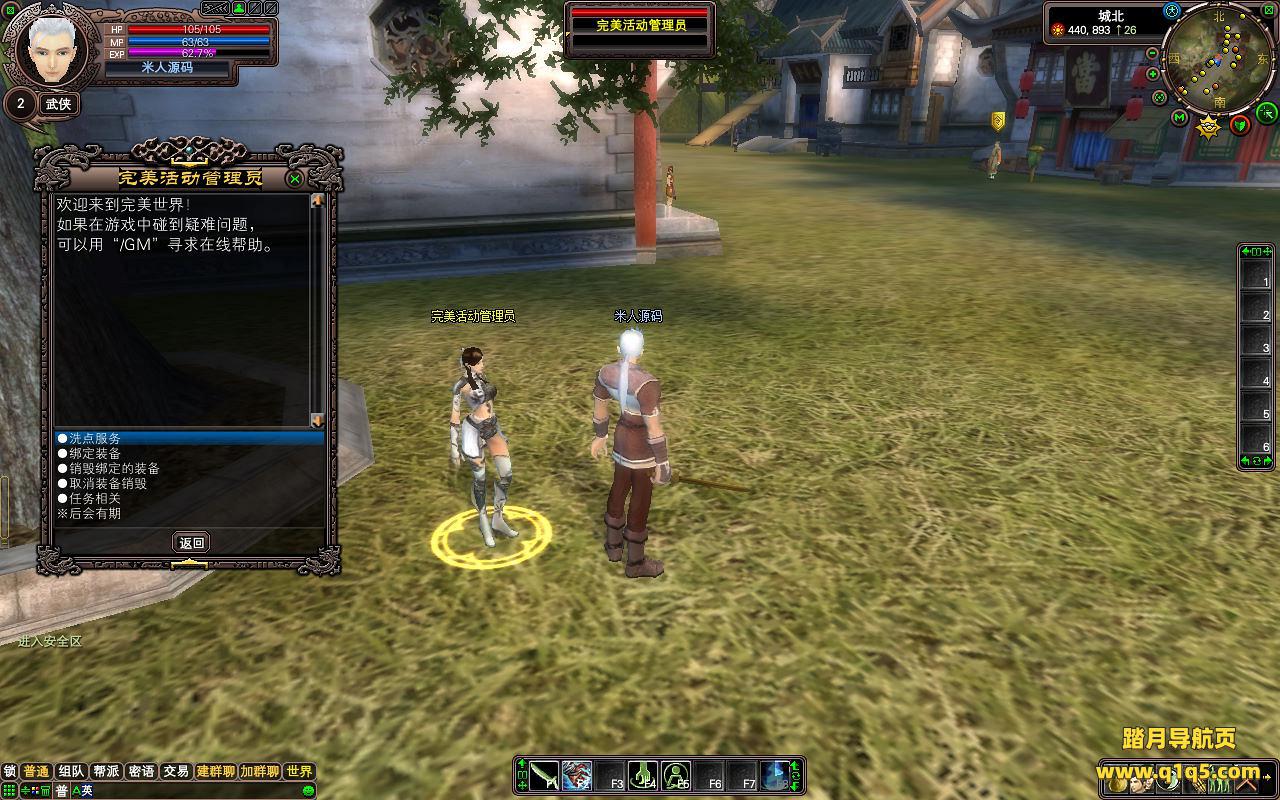Click the 返回 button
This screenshot has height=800, width=1280.
click(x=191, y=543)
